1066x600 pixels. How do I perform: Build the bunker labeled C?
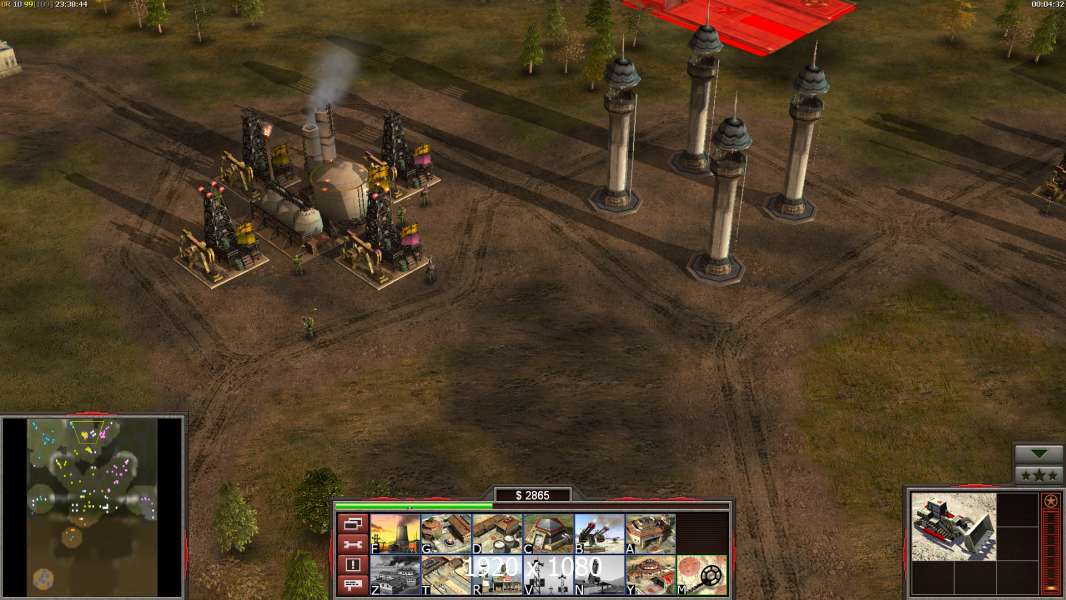click(x=548, y=534)
